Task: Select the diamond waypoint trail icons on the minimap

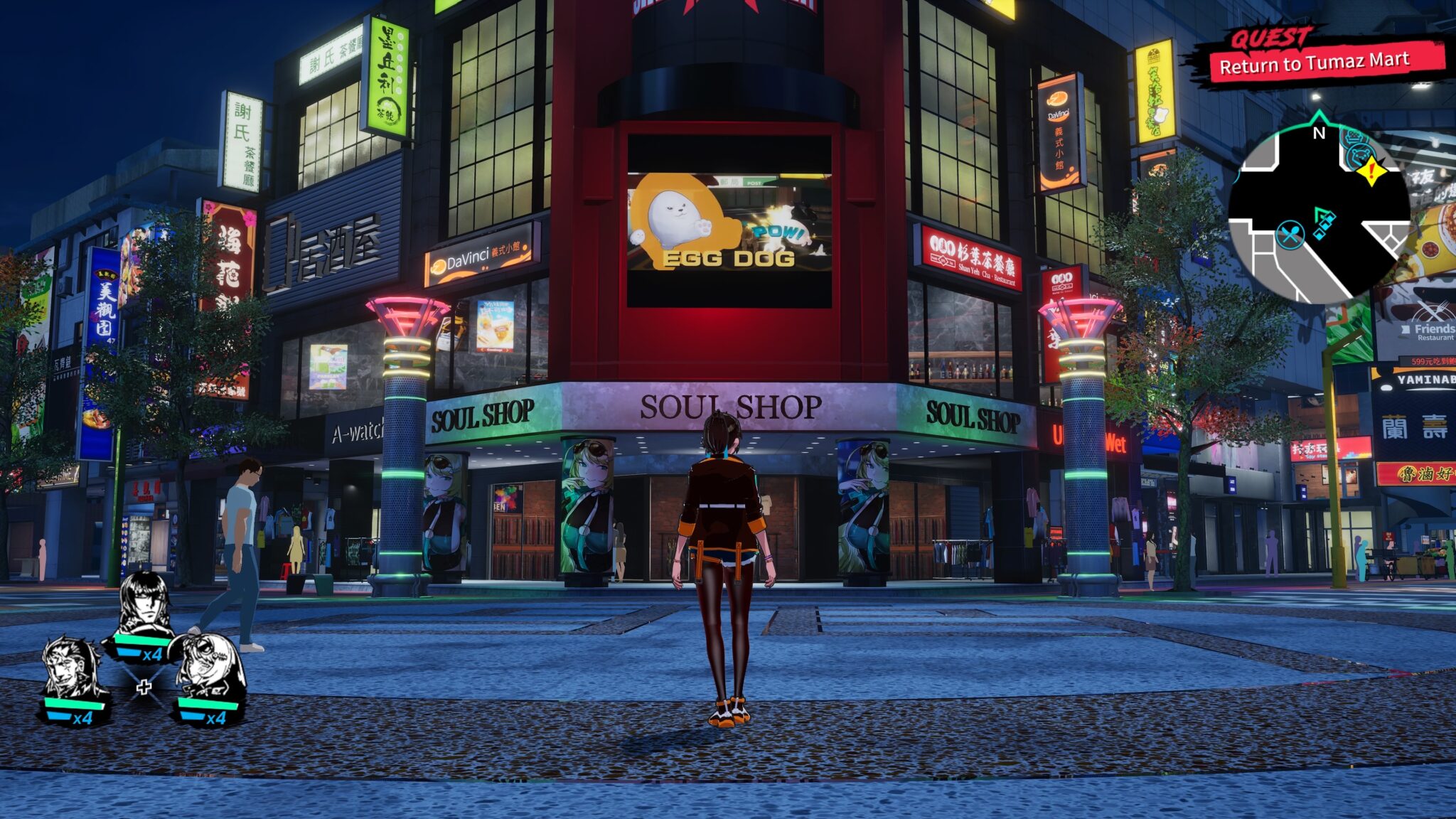Action: [1322, 226]
